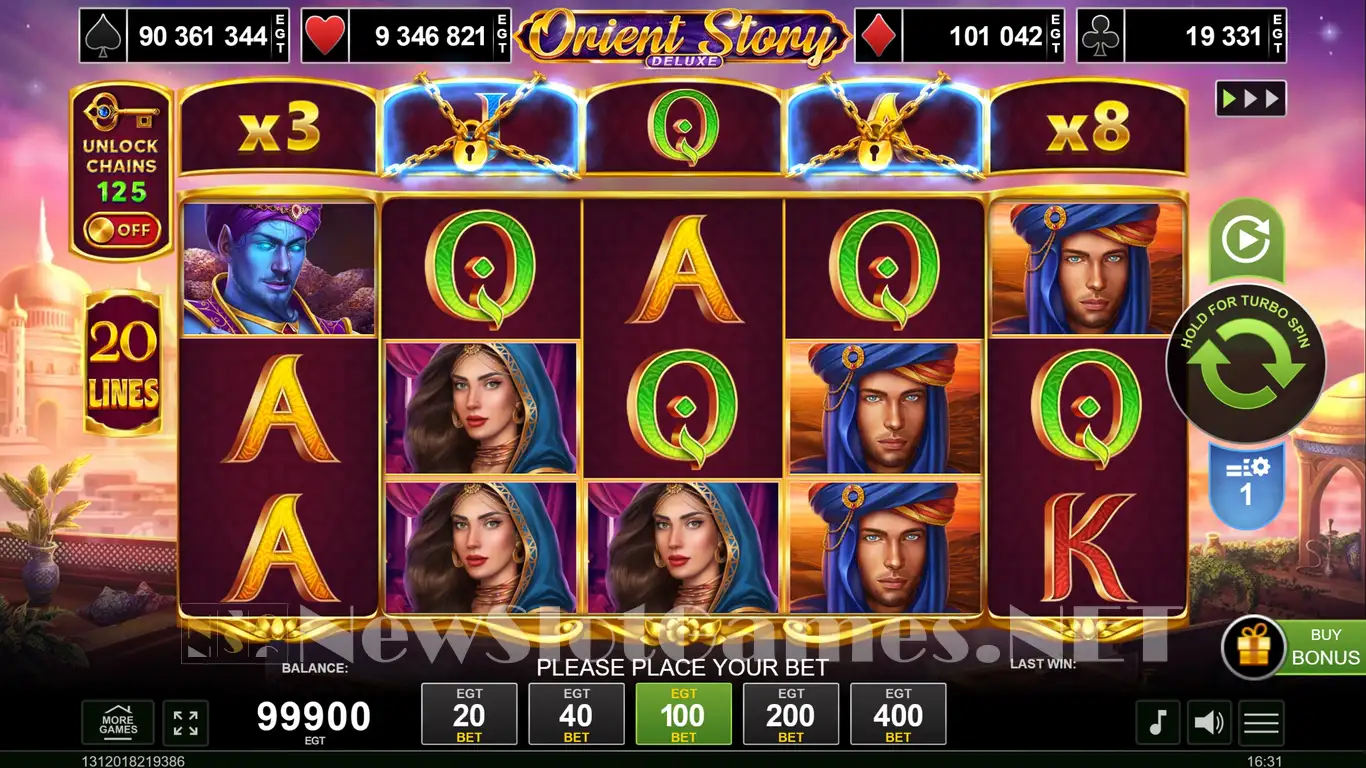The height and width of the screenshot is (768, 1366).
Task: Start autoplay with the green play tab
Action: pos(1246,240)
